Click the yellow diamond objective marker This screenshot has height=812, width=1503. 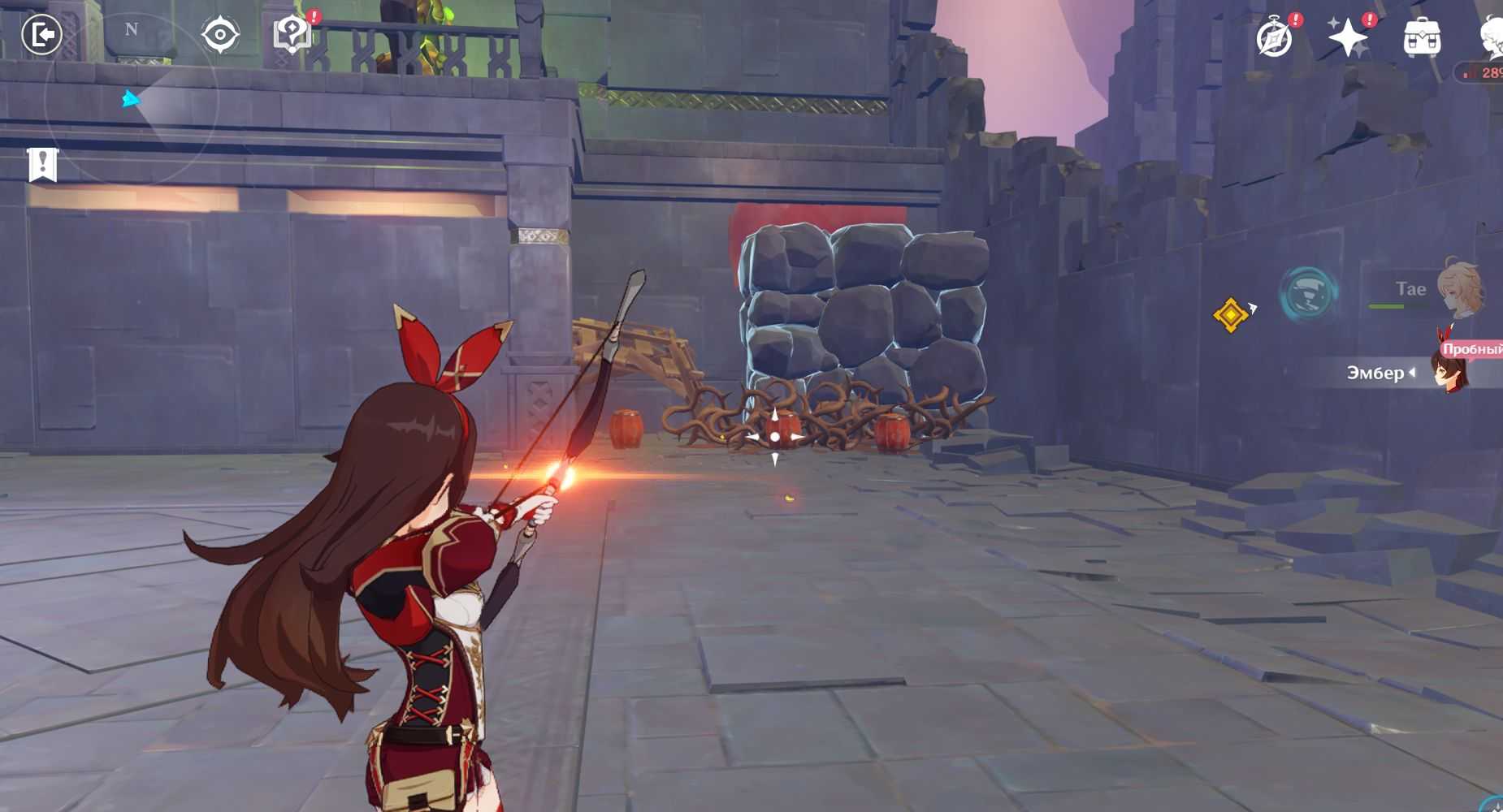point(1230,314)
